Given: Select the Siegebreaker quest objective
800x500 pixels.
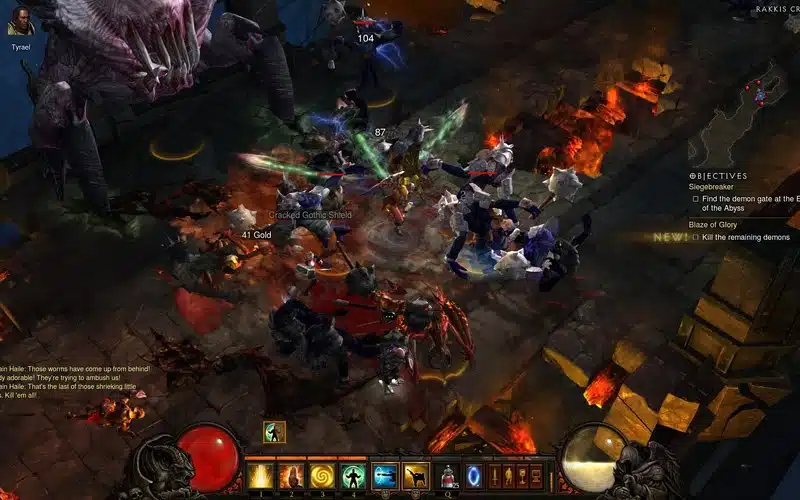Looking at the screenshot, I should pos(711,187).
